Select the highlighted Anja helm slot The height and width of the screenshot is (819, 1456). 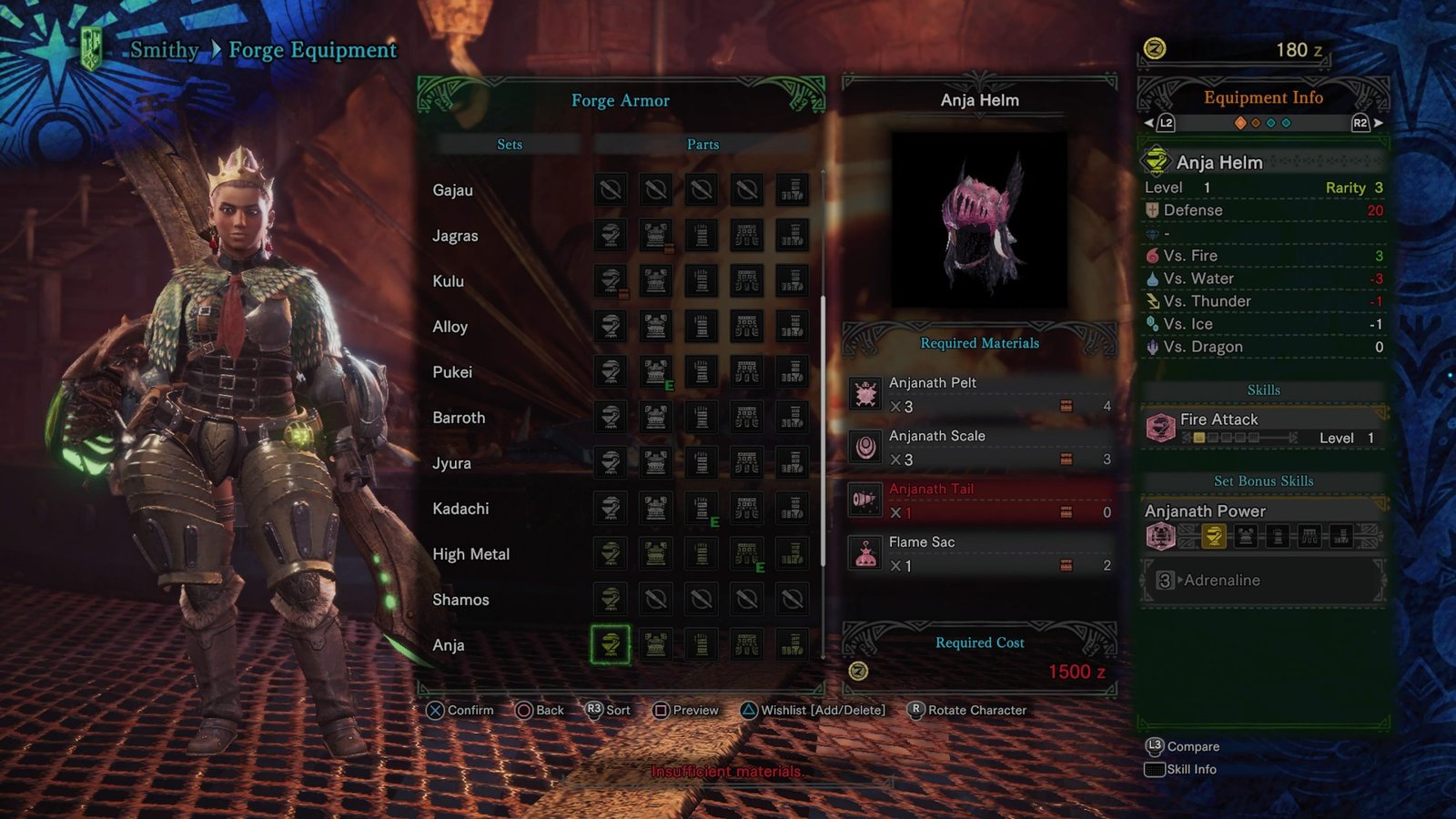coord(610,644)
